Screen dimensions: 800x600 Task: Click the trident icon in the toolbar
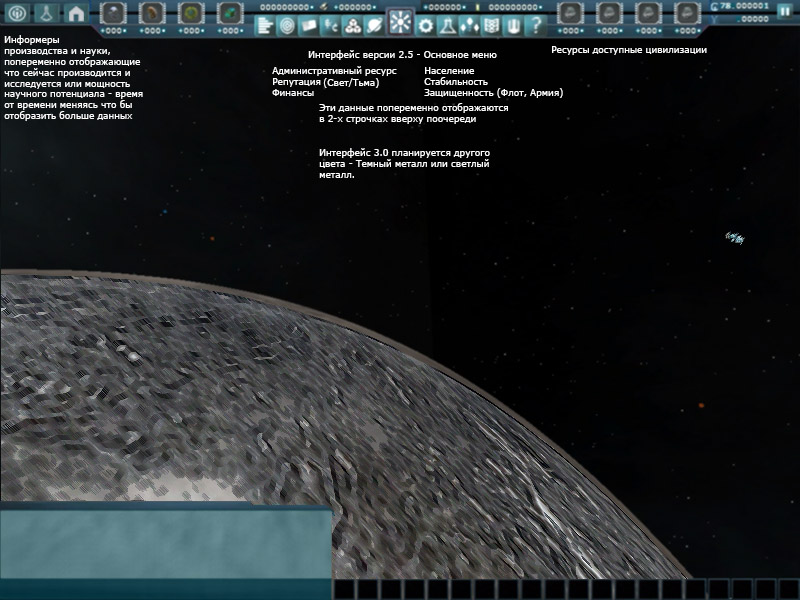point(514,24)
